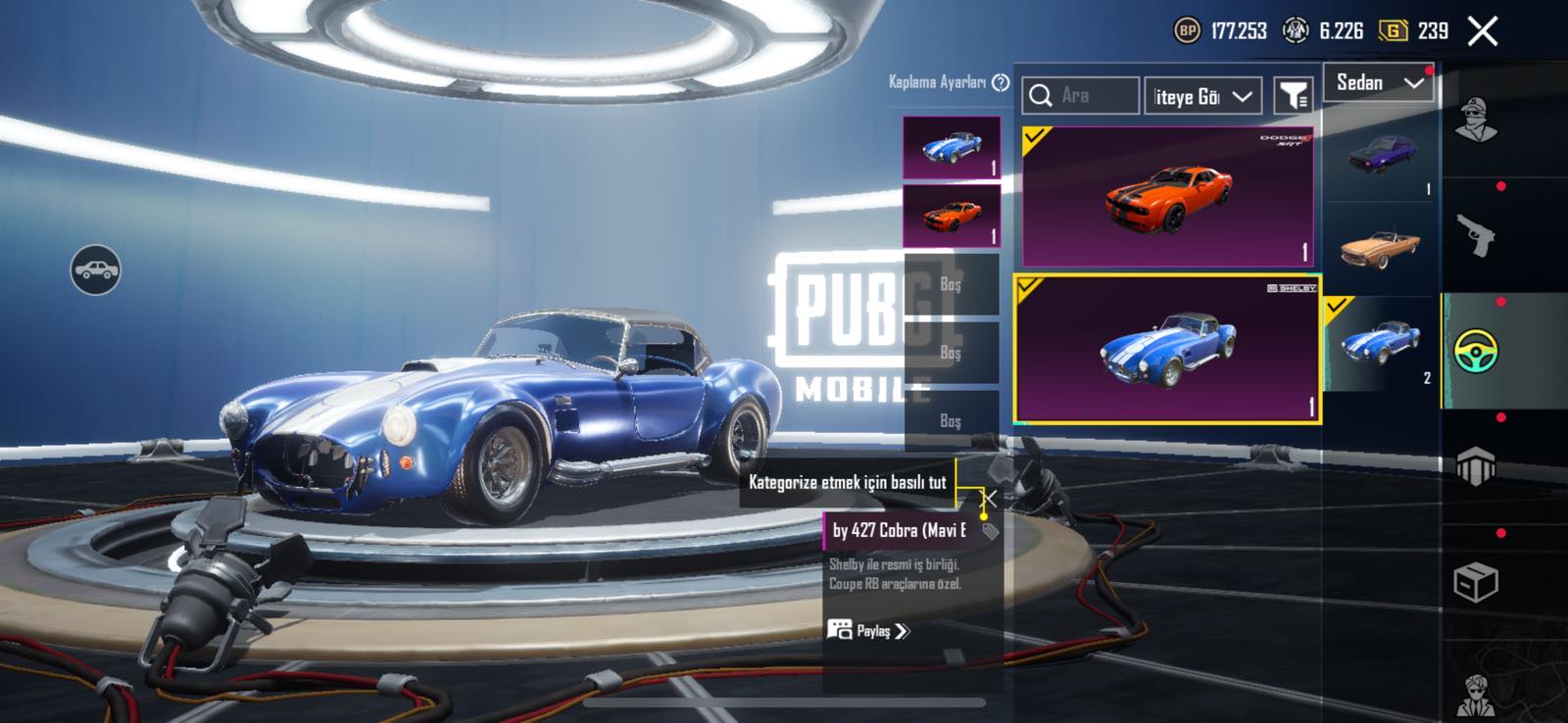The image size is (1568, 723).
Task: Select the orange Dodge Challenger skin card
Action: point(1167,197)
